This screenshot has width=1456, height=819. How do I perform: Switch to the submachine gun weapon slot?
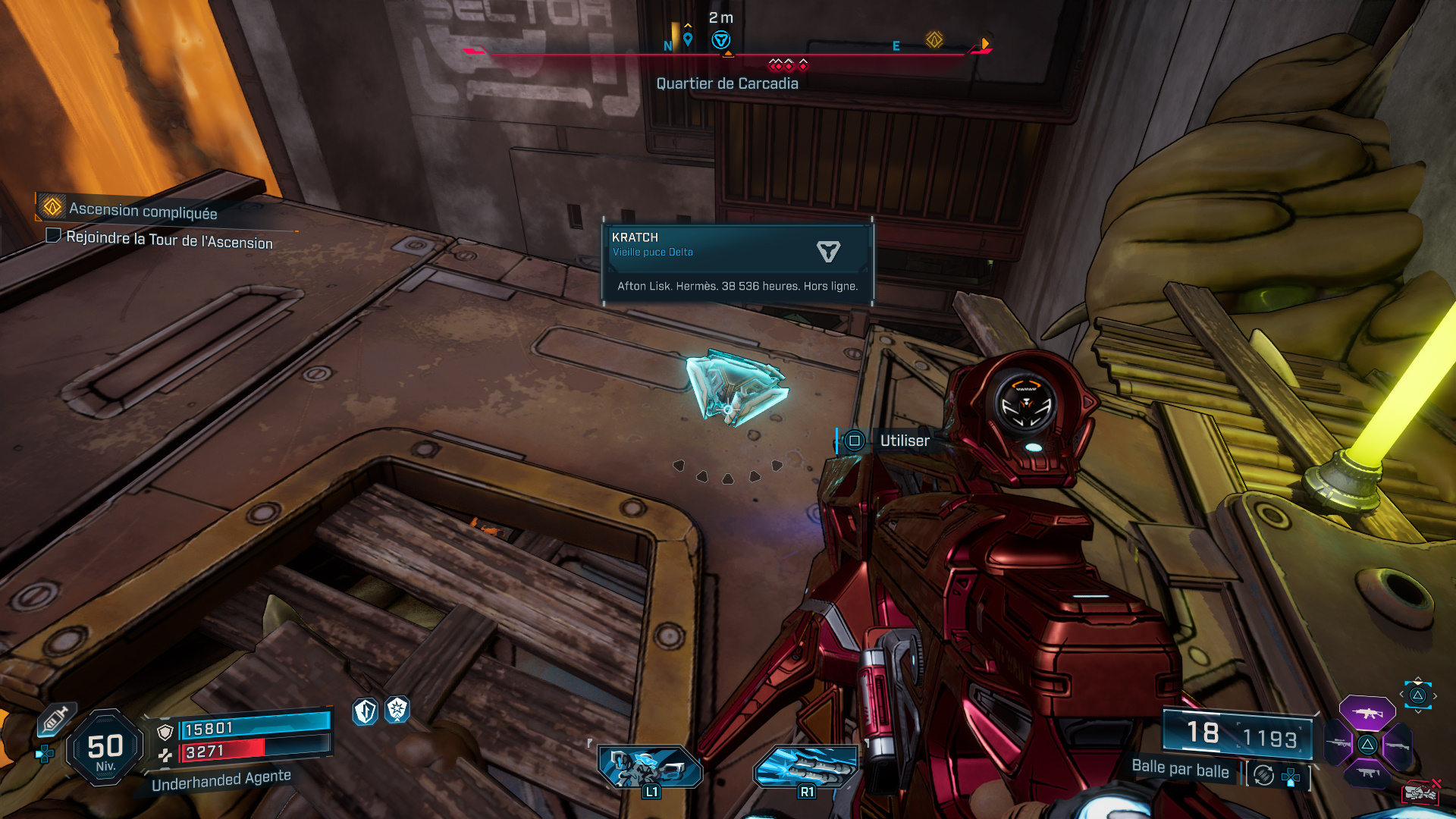point(1367,773)
